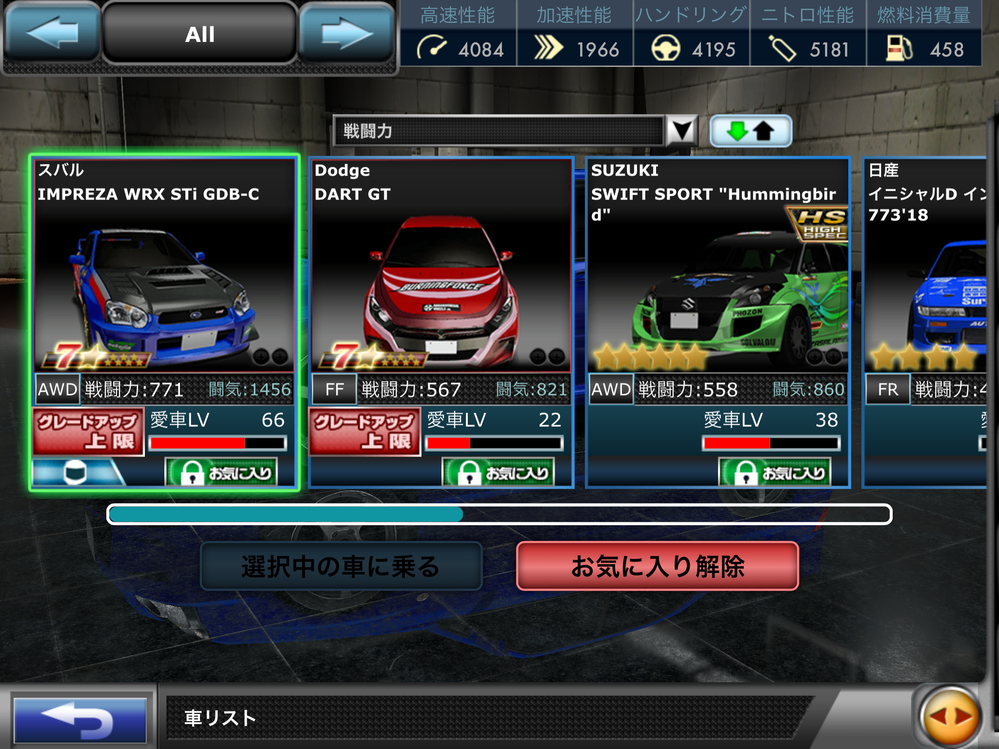Go back with the blue return arrow

tap(79, 719)
